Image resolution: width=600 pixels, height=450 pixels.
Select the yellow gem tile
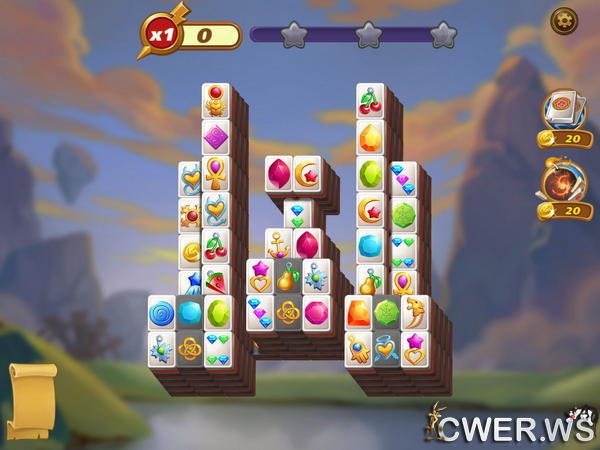pos(370,136)
